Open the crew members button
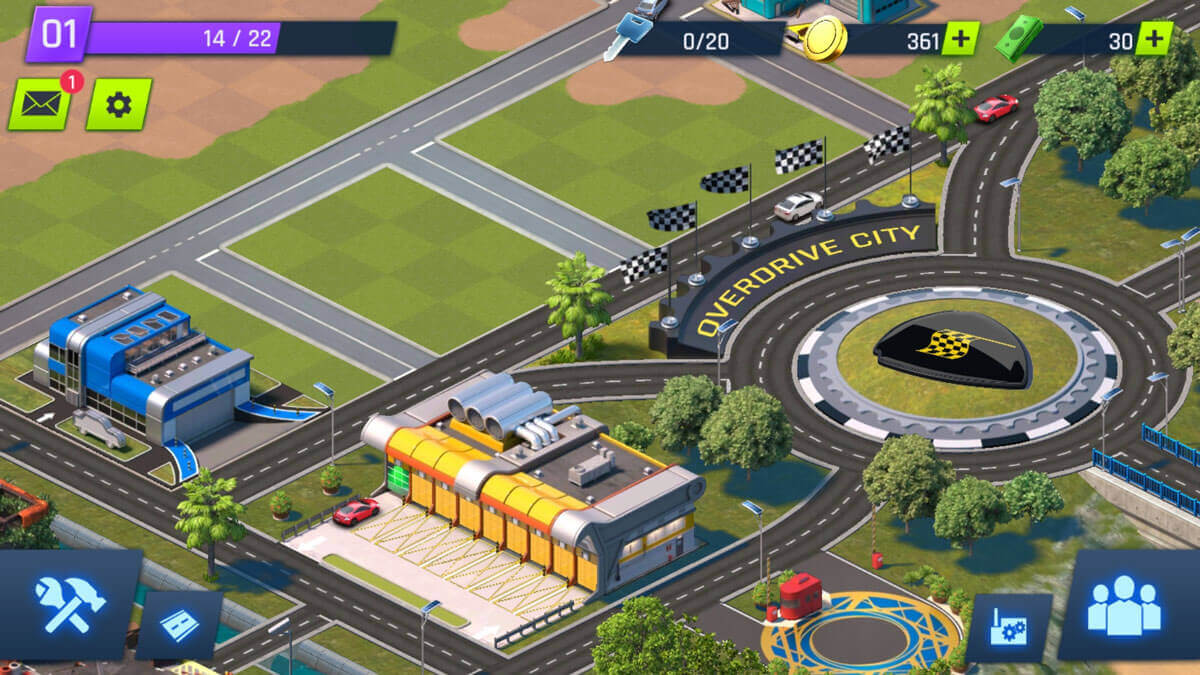This screenshot has width=1200, height=675. pos(1124,604)
